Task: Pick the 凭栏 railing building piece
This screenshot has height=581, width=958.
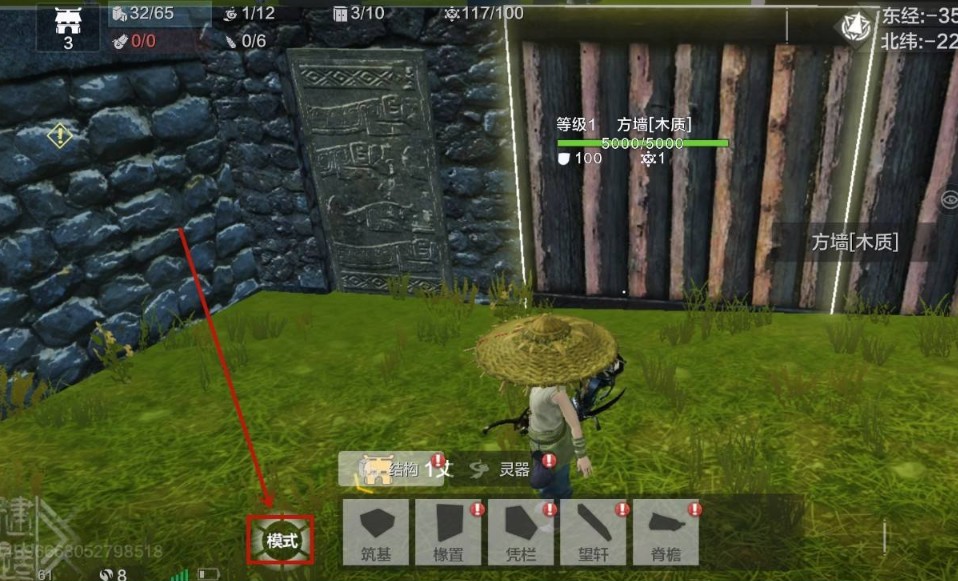Action: click(x=521, y=531)
